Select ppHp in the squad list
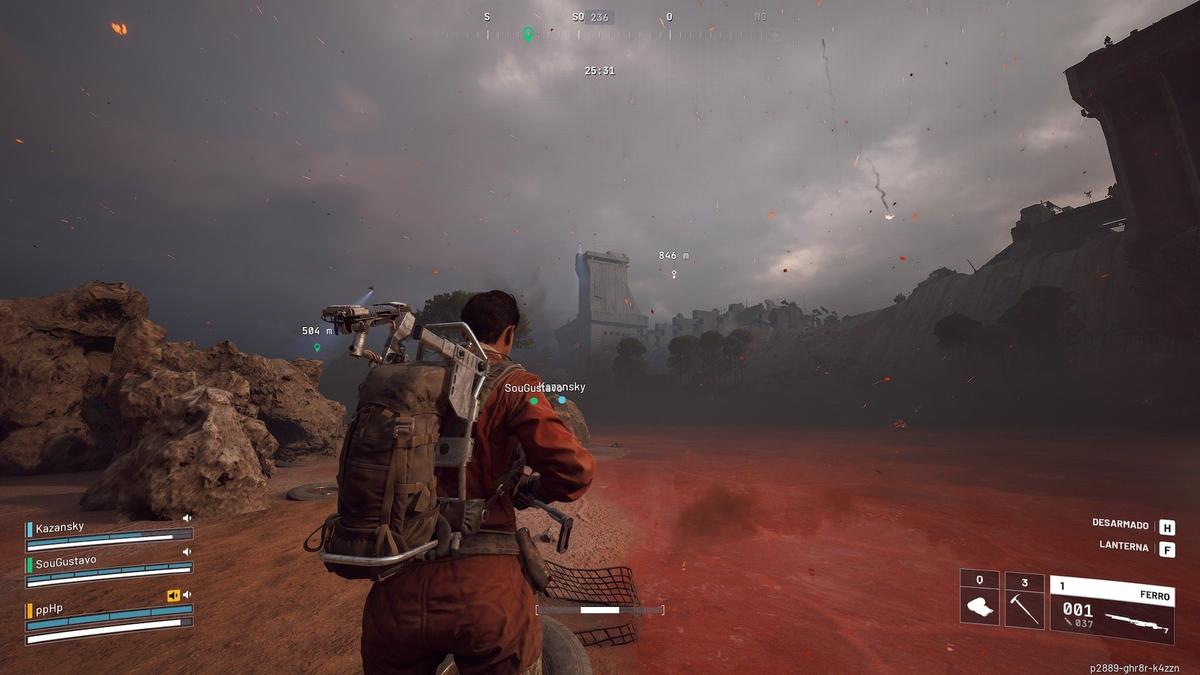 [x=49, y=608]
